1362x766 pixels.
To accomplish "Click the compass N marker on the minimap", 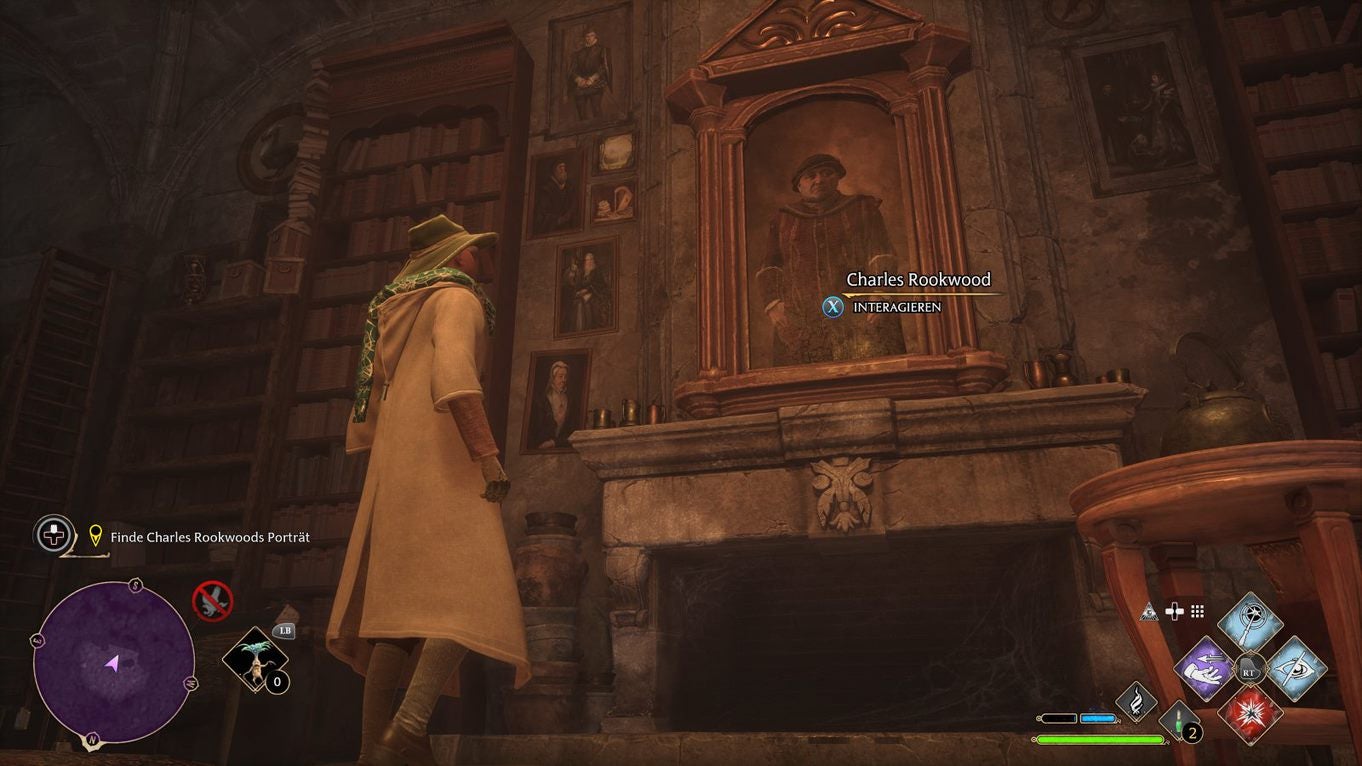I will (91, 739).
